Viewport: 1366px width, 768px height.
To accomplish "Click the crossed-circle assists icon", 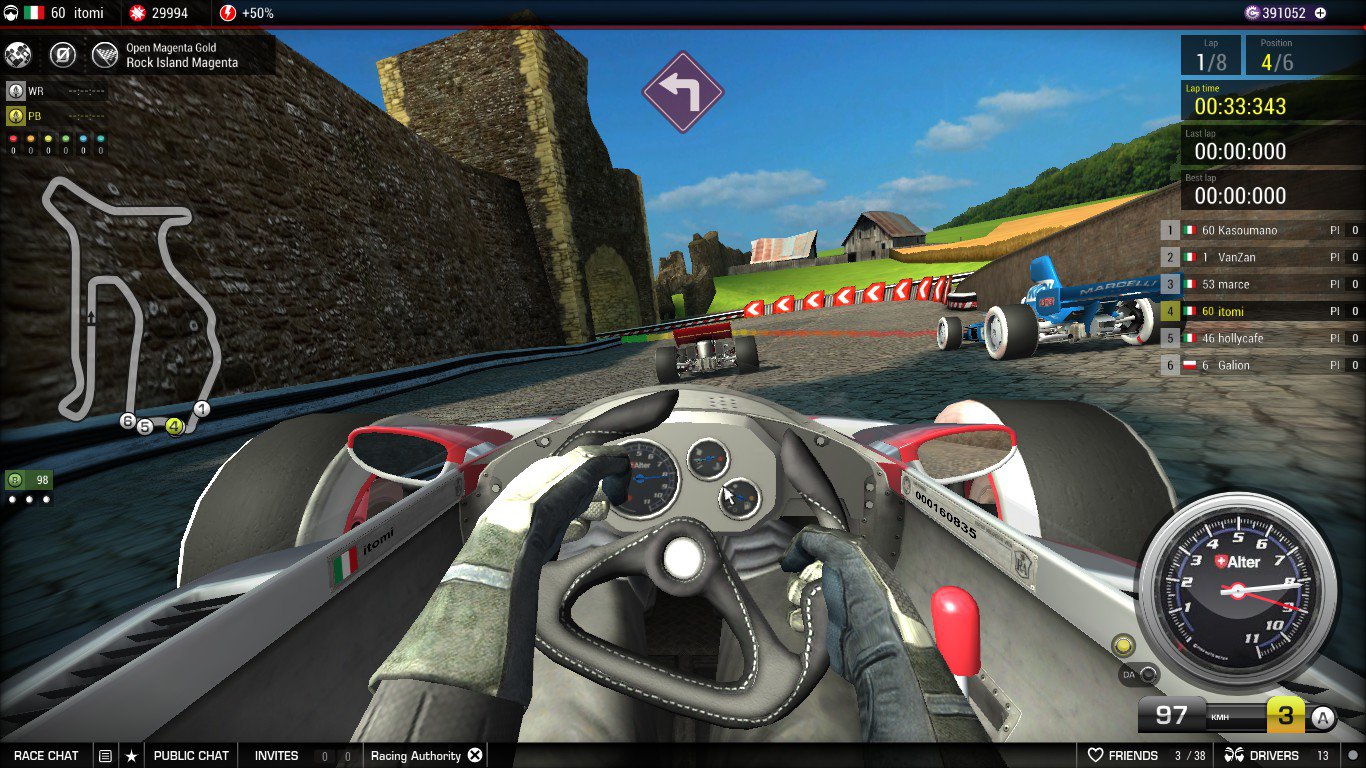I will (x=61, y=55).
